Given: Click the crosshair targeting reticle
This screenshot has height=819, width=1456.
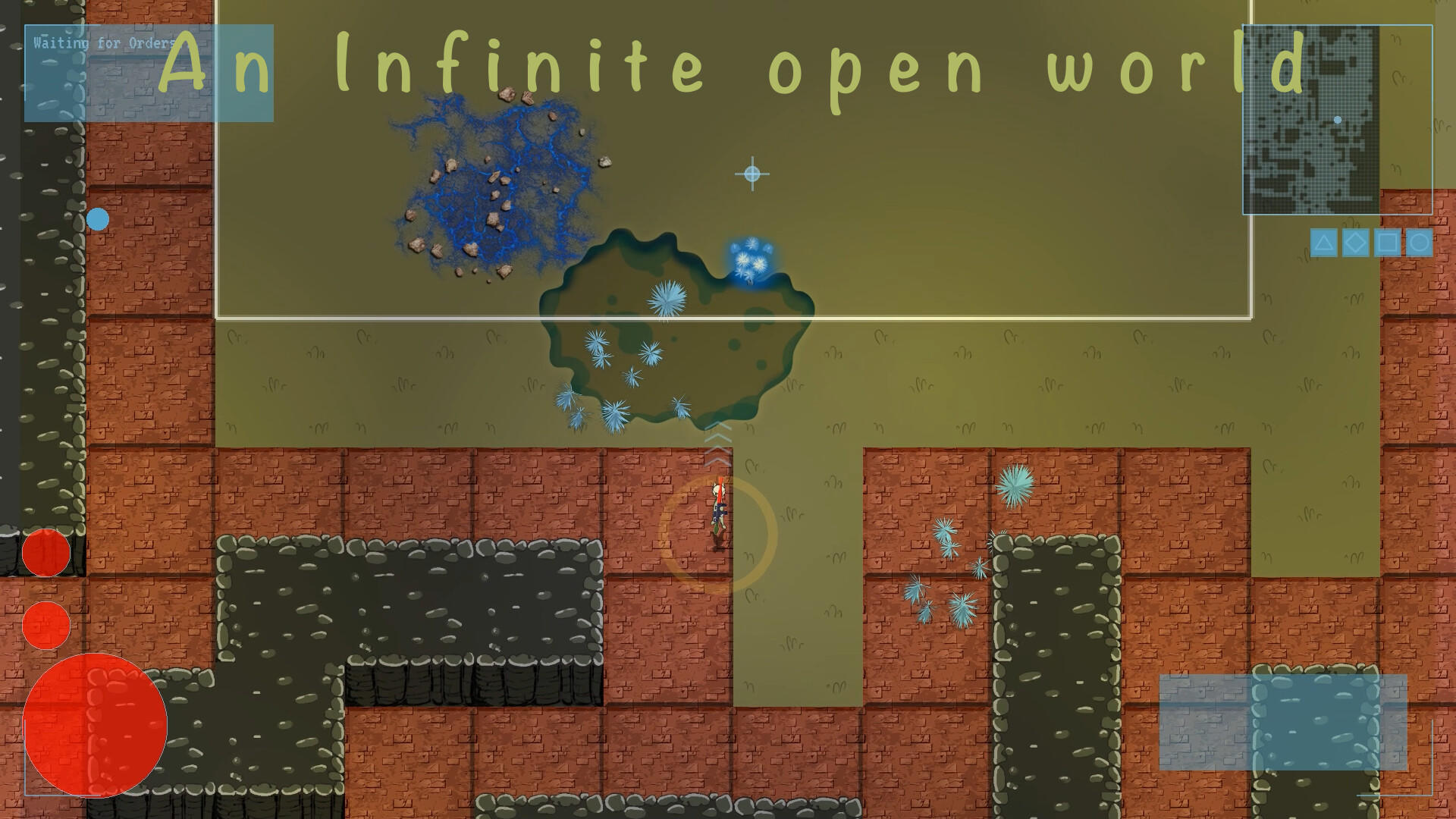Looking at the screenshot, I should pos(752,174).
